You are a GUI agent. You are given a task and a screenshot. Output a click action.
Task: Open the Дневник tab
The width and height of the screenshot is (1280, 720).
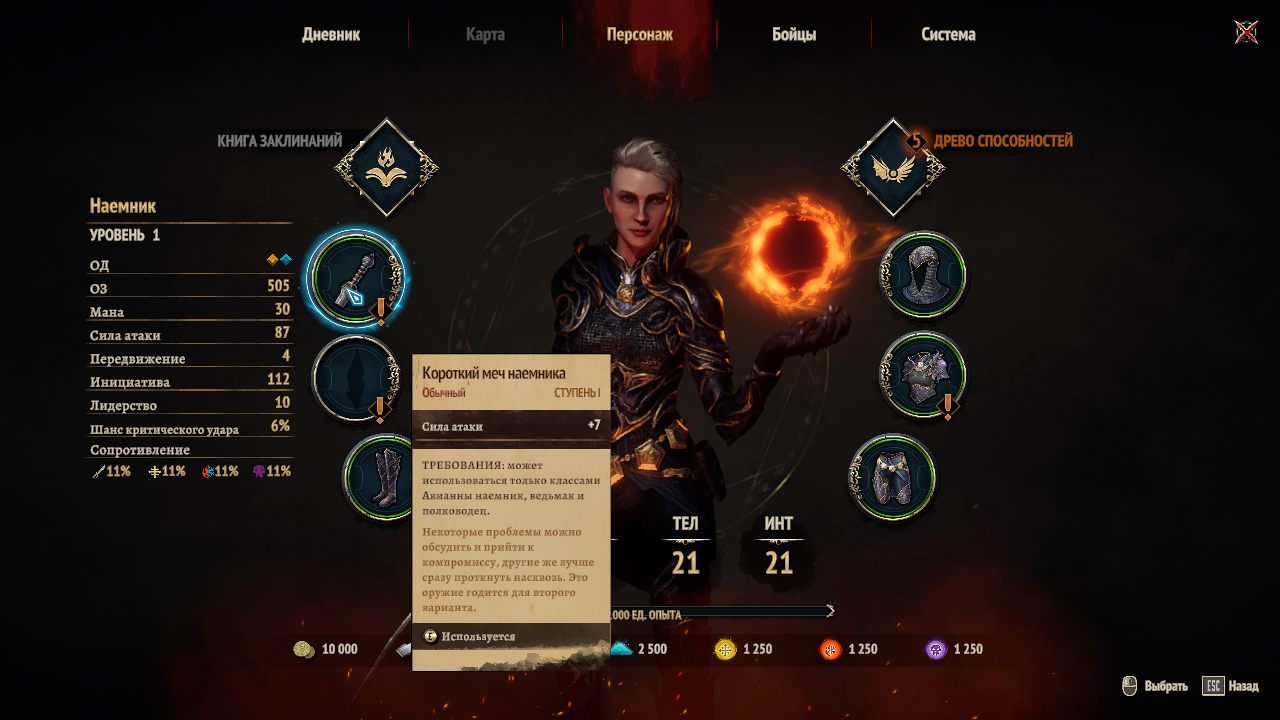pyautogui.click(x=331, y=34)
